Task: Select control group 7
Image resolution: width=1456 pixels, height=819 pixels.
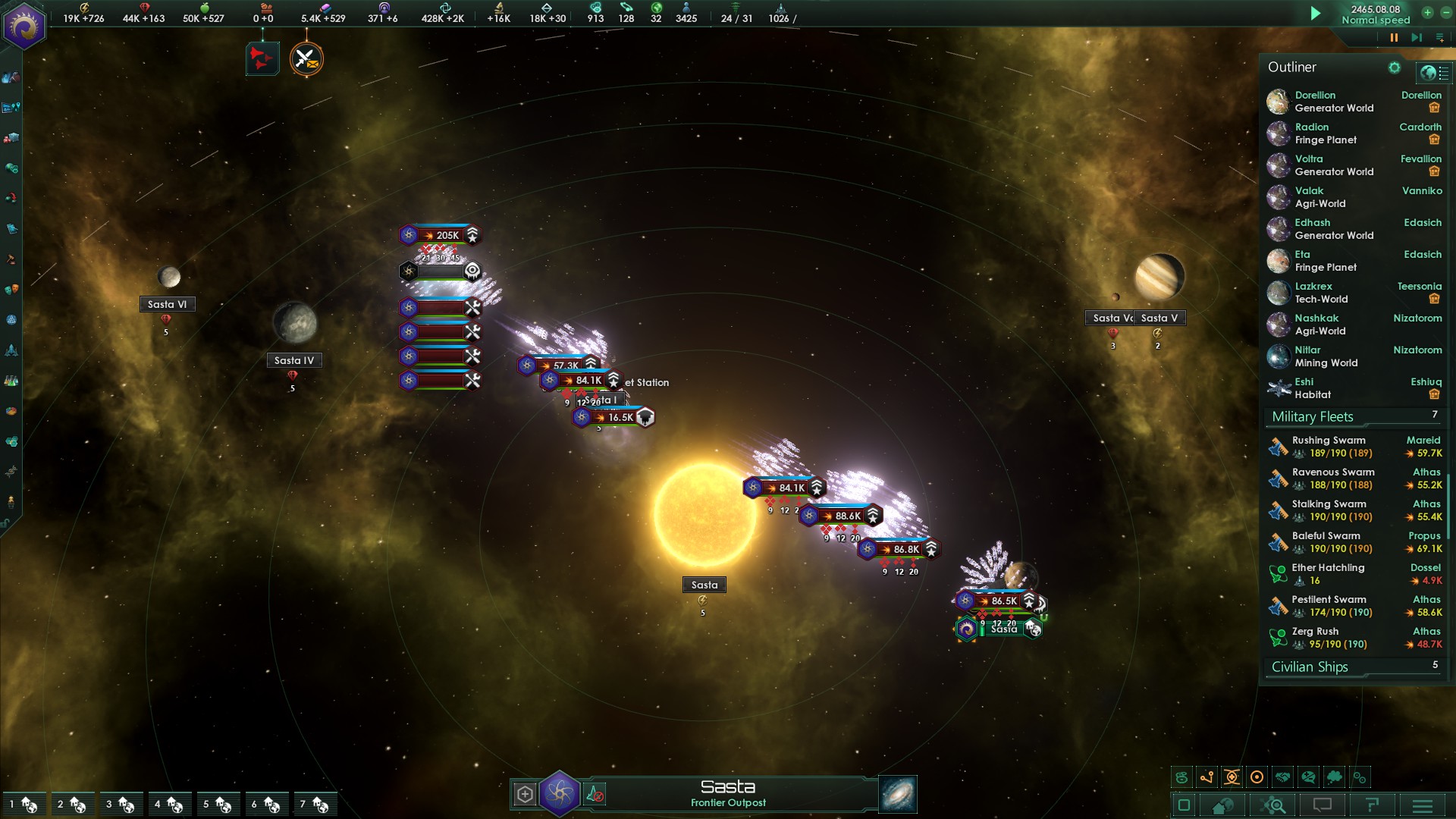Action: [x=314, y=804]
